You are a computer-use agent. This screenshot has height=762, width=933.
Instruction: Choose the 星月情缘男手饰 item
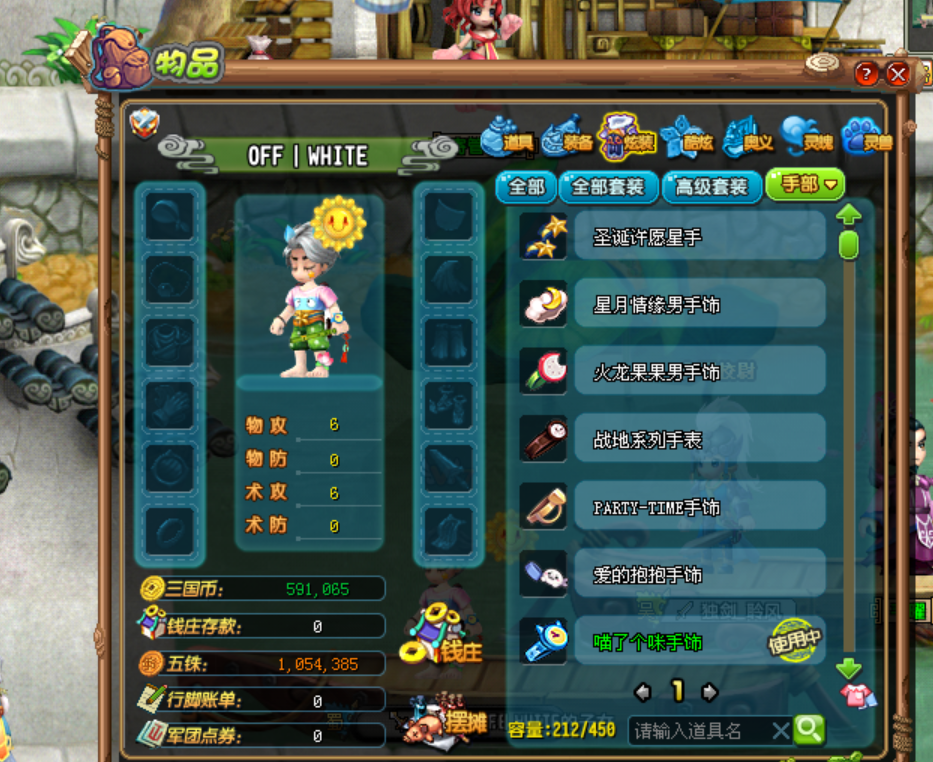coord(699,304)
